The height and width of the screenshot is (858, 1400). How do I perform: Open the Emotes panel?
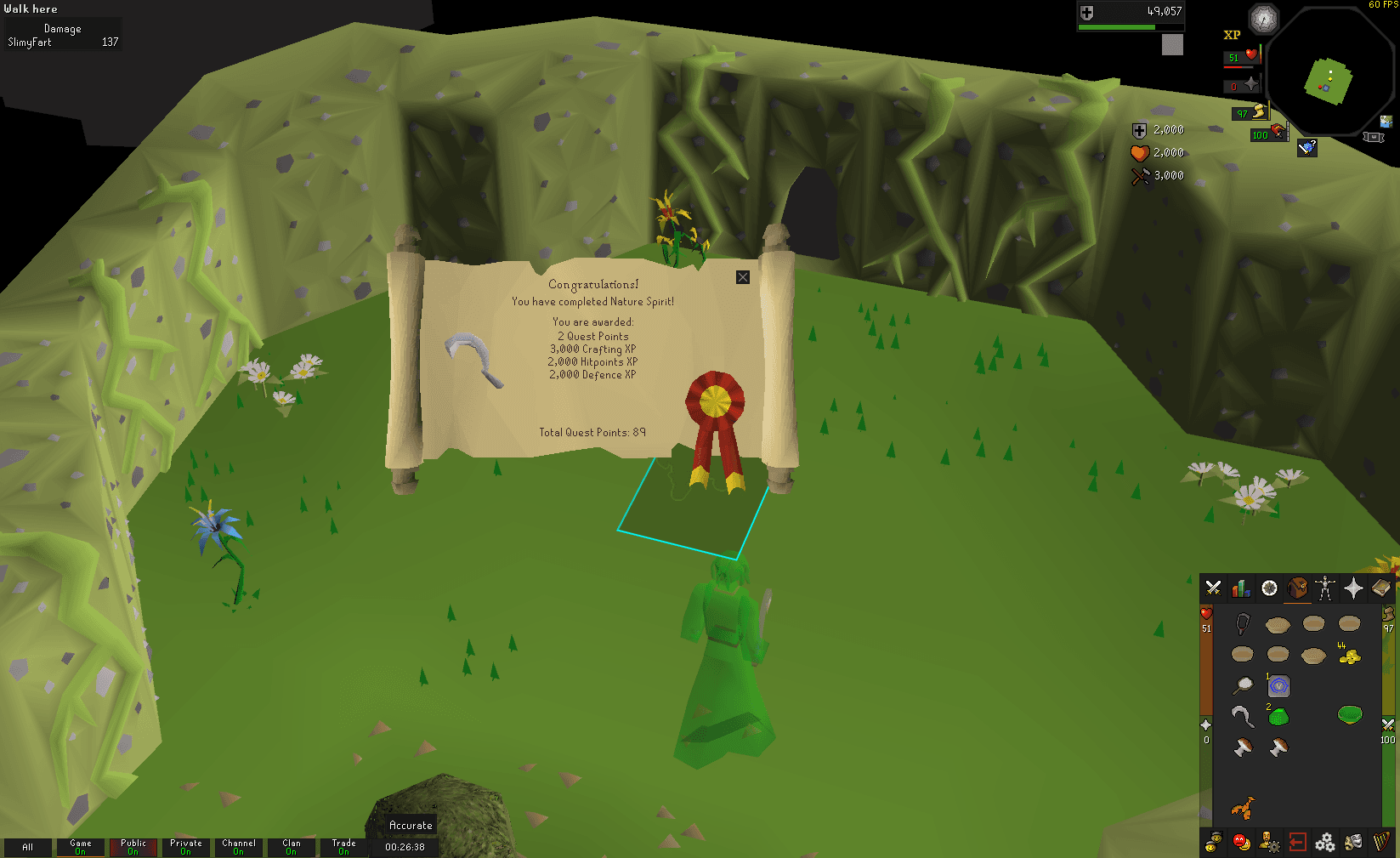click(x=1352, y=842)
